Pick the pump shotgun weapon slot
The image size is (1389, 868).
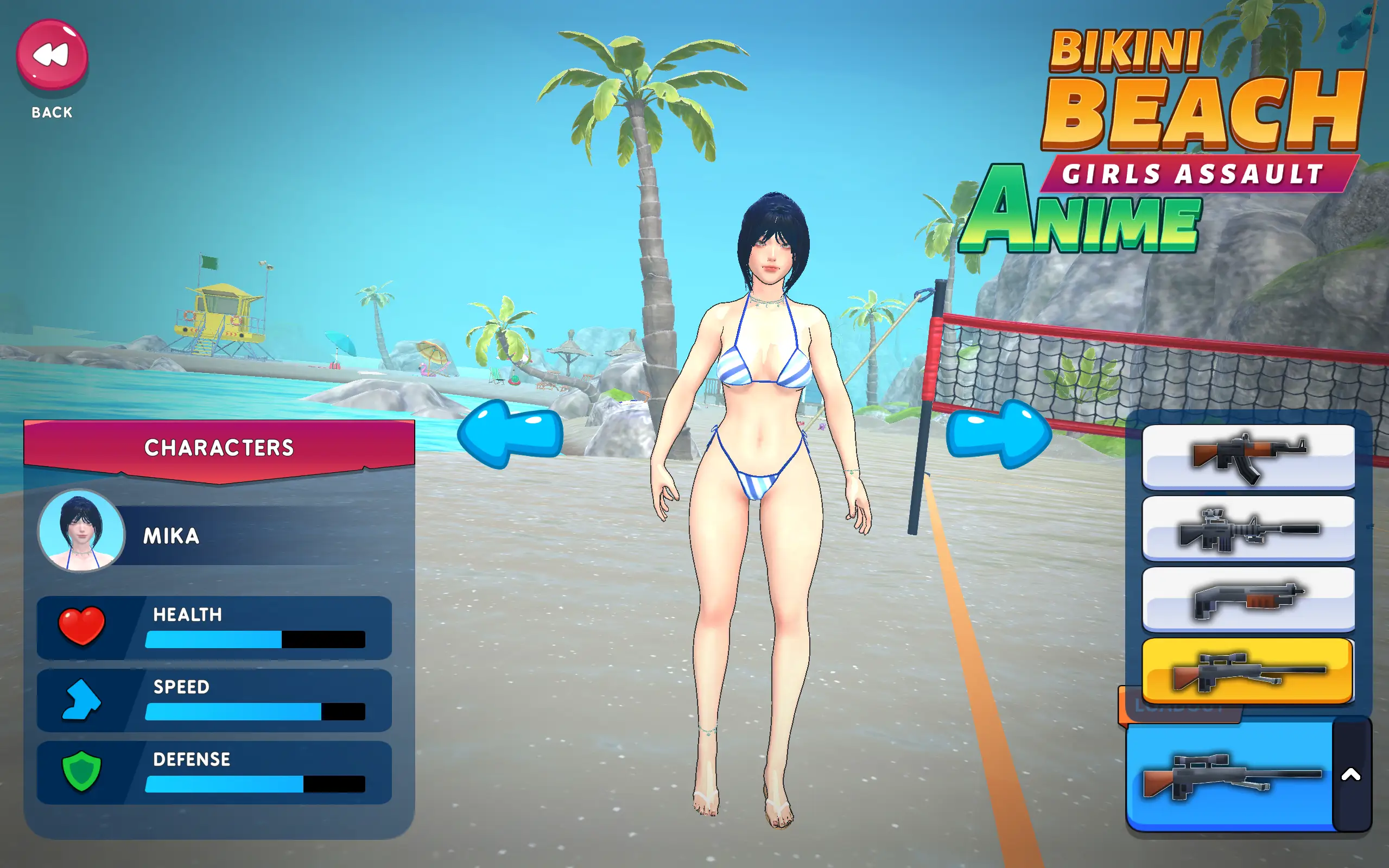(1248, 599)
